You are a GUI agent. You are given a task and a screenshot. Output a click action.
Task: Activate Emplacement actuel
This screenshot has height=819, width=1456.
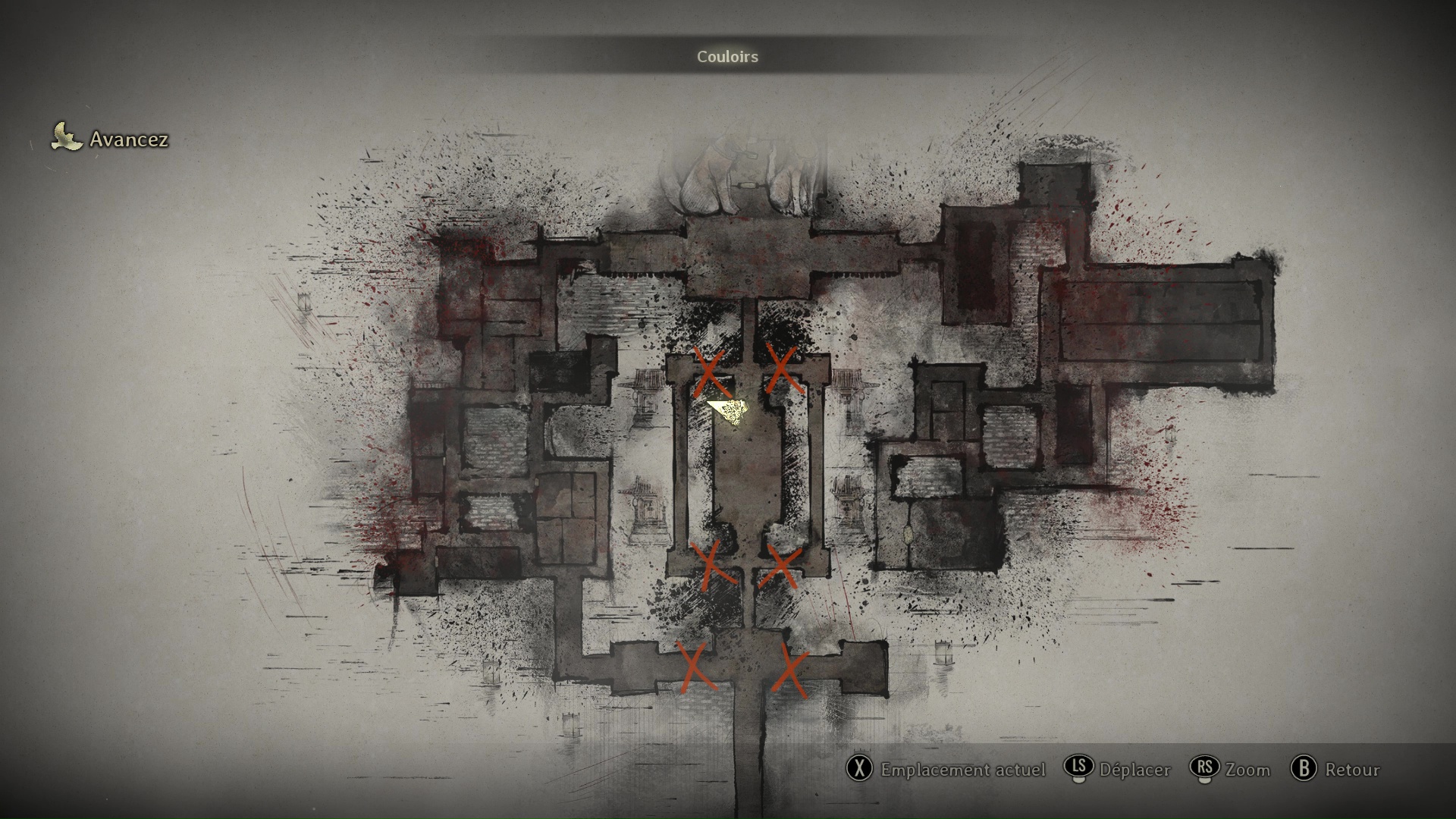[x=962, y=770]
